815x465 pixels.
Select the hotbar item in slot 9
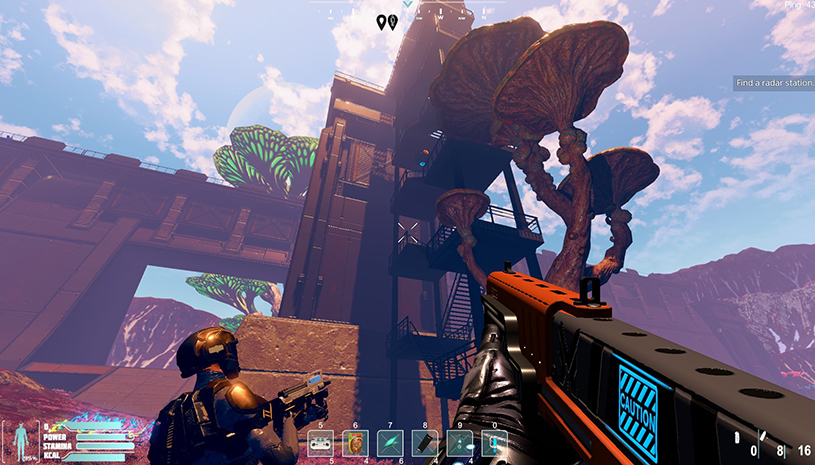[x=460, y=443]
